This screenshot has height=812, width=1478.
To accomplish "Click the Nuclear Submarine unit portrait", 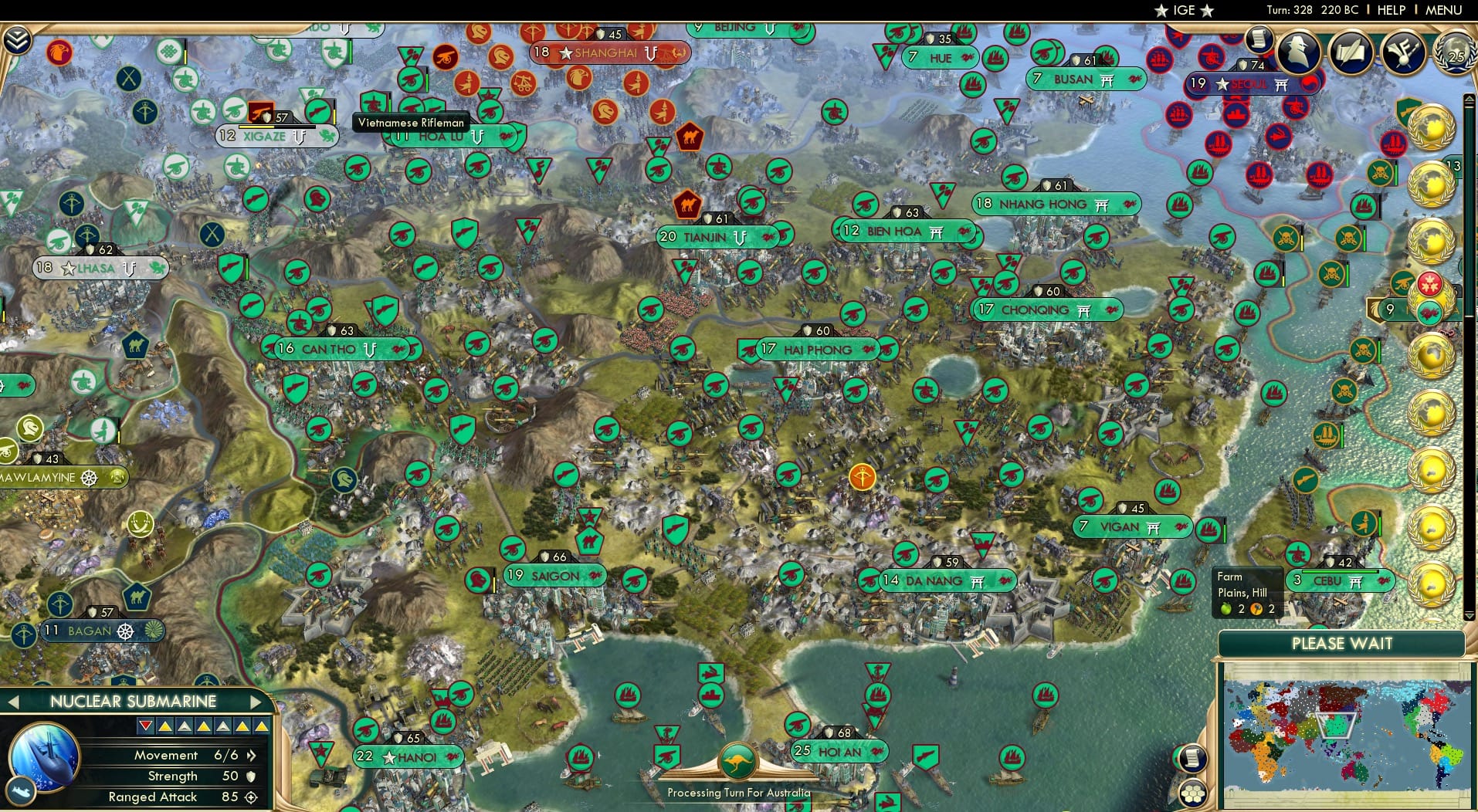I will pos(45,759).
